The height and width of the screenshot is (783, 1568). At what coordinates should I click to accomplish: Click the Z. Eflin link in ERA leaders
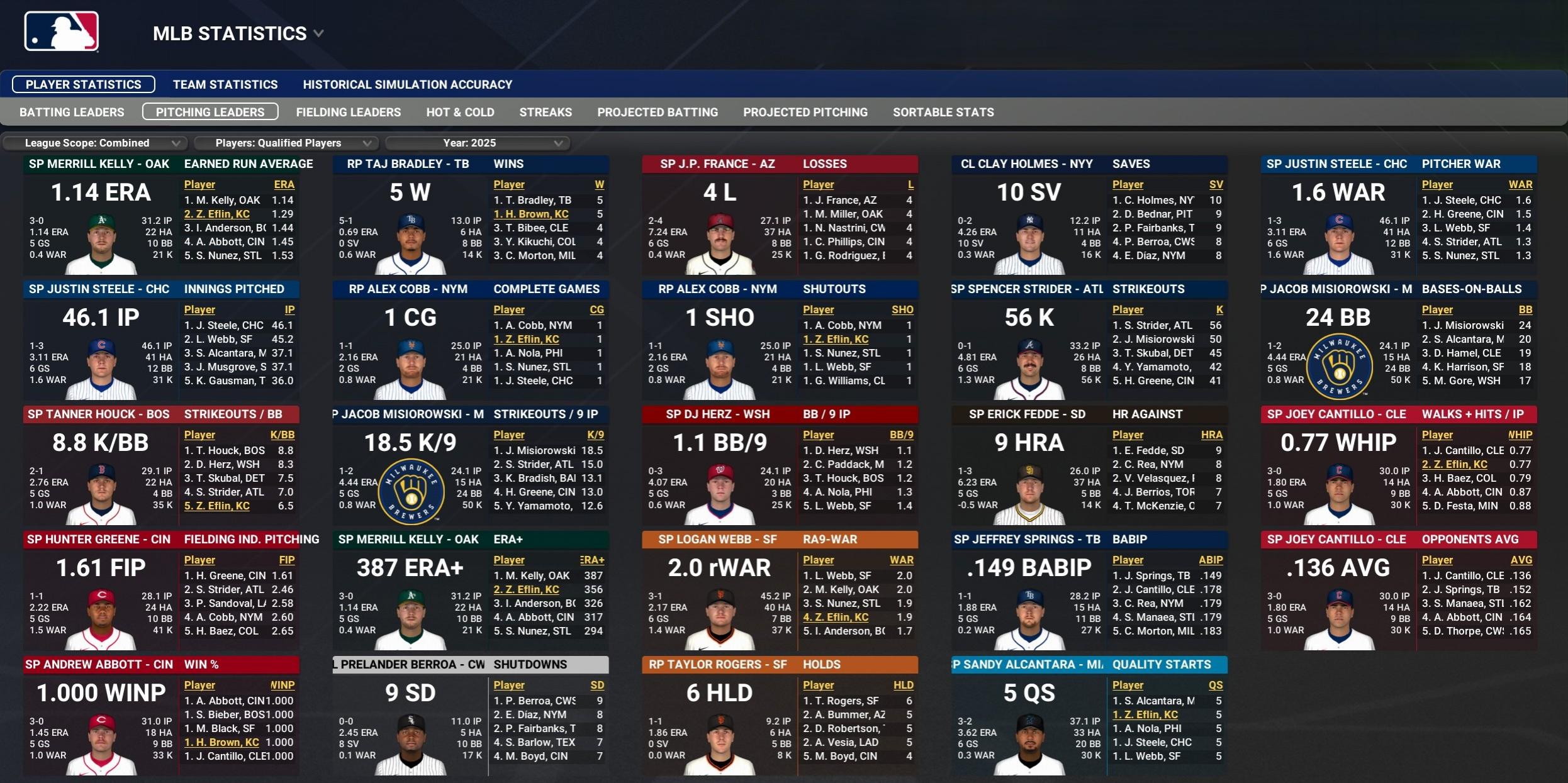coord(217,214)
